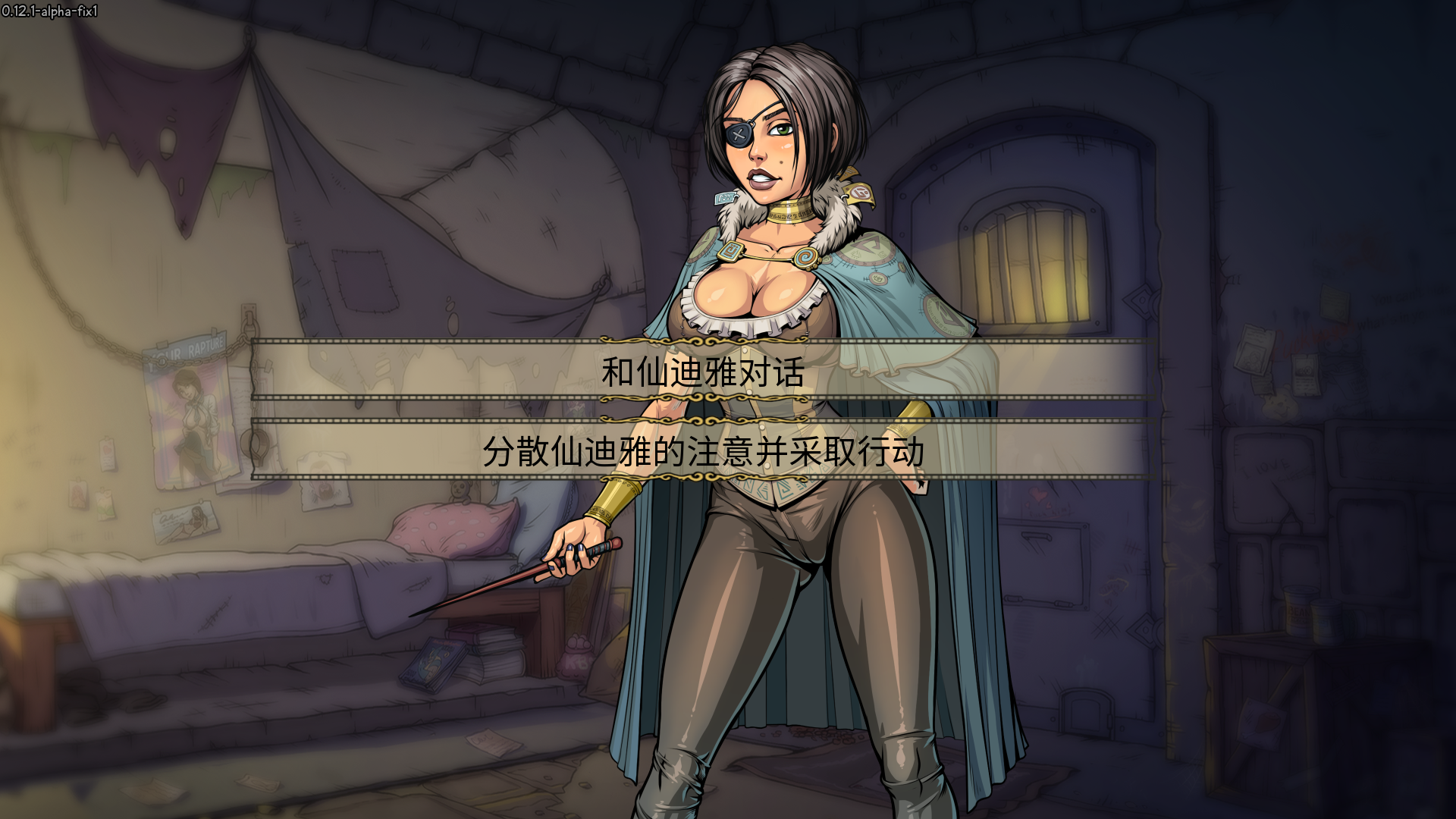Choose the 和仙迪雅对话 dialogue option
Screen dimensions: 1456x819
click(x=703, y=372)
